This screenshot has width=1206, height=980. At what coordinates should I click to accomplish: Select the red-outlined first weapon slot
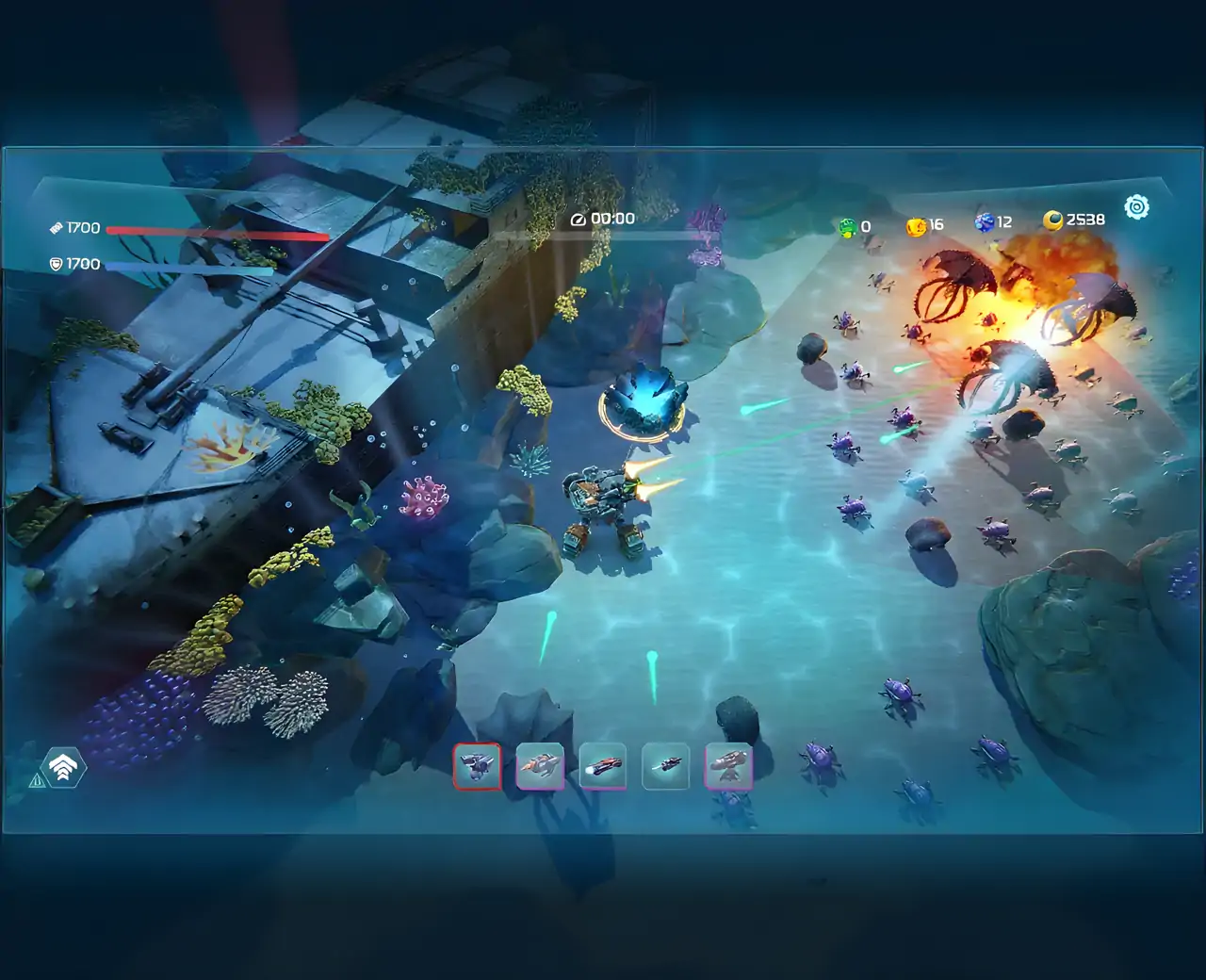(x=477, y=766)
